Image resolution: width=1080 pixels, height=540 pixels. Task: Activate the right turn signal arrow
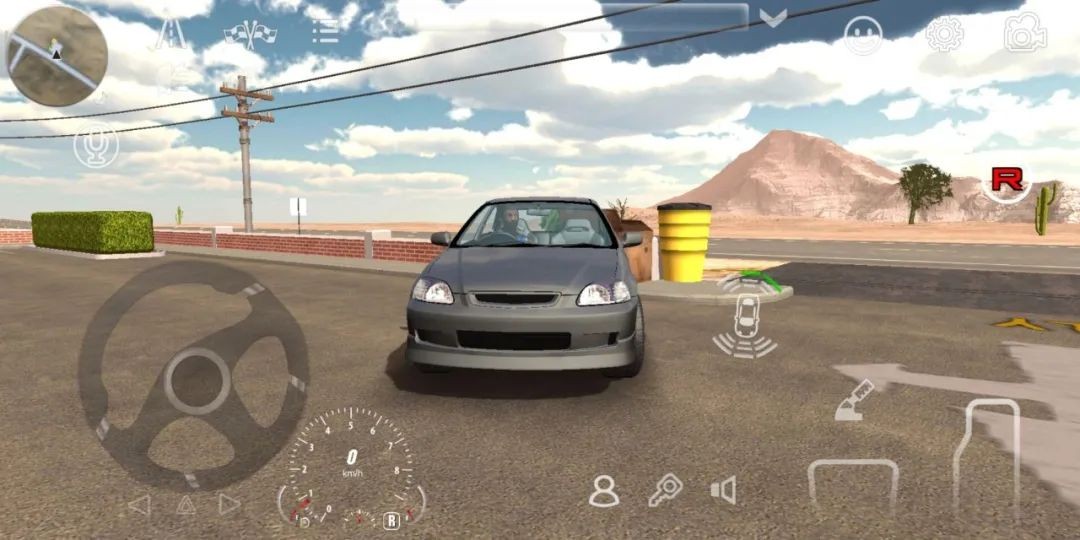[231, 505]
